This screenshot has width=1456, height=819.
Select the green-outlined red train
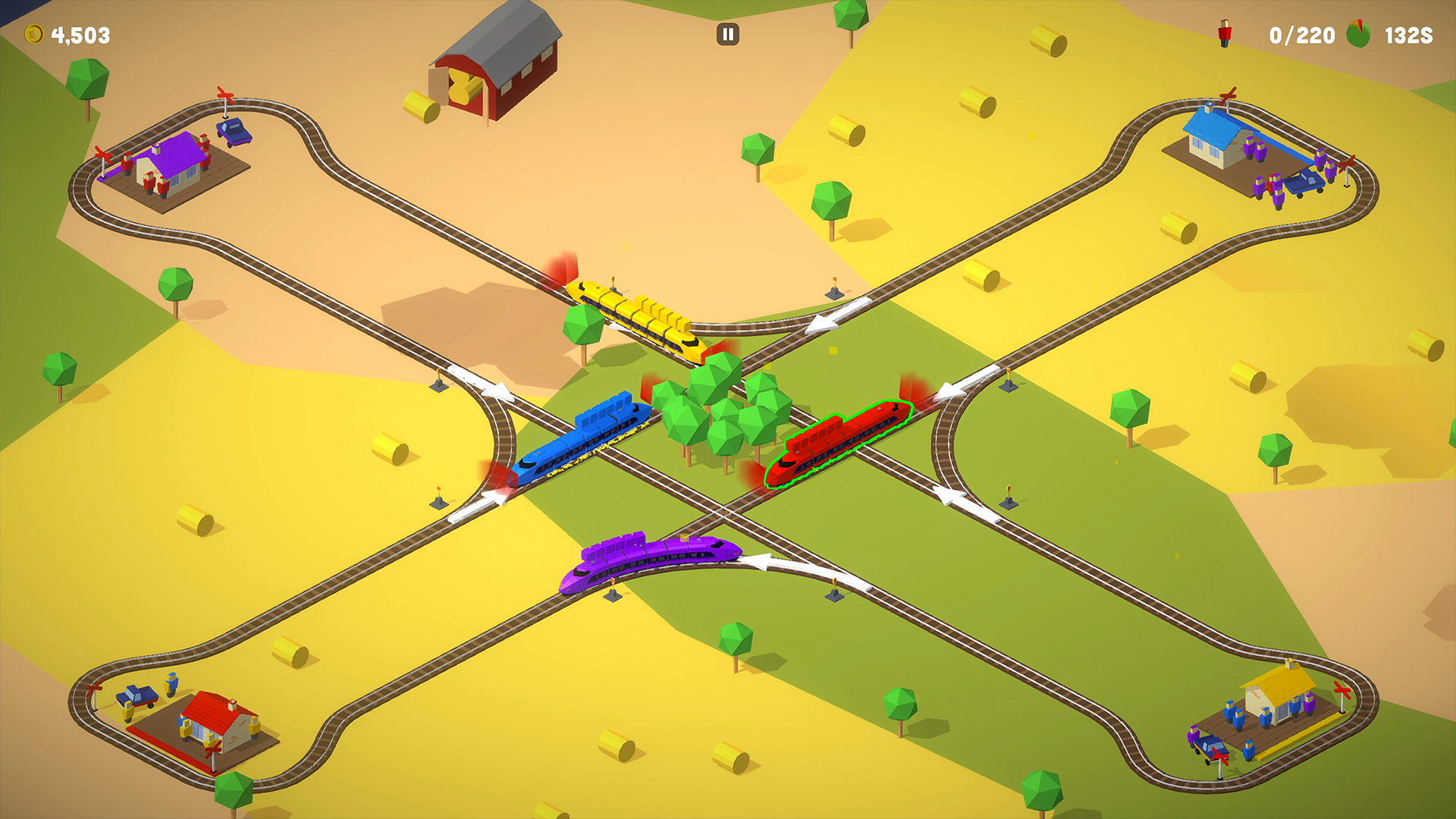pos(839,441)
